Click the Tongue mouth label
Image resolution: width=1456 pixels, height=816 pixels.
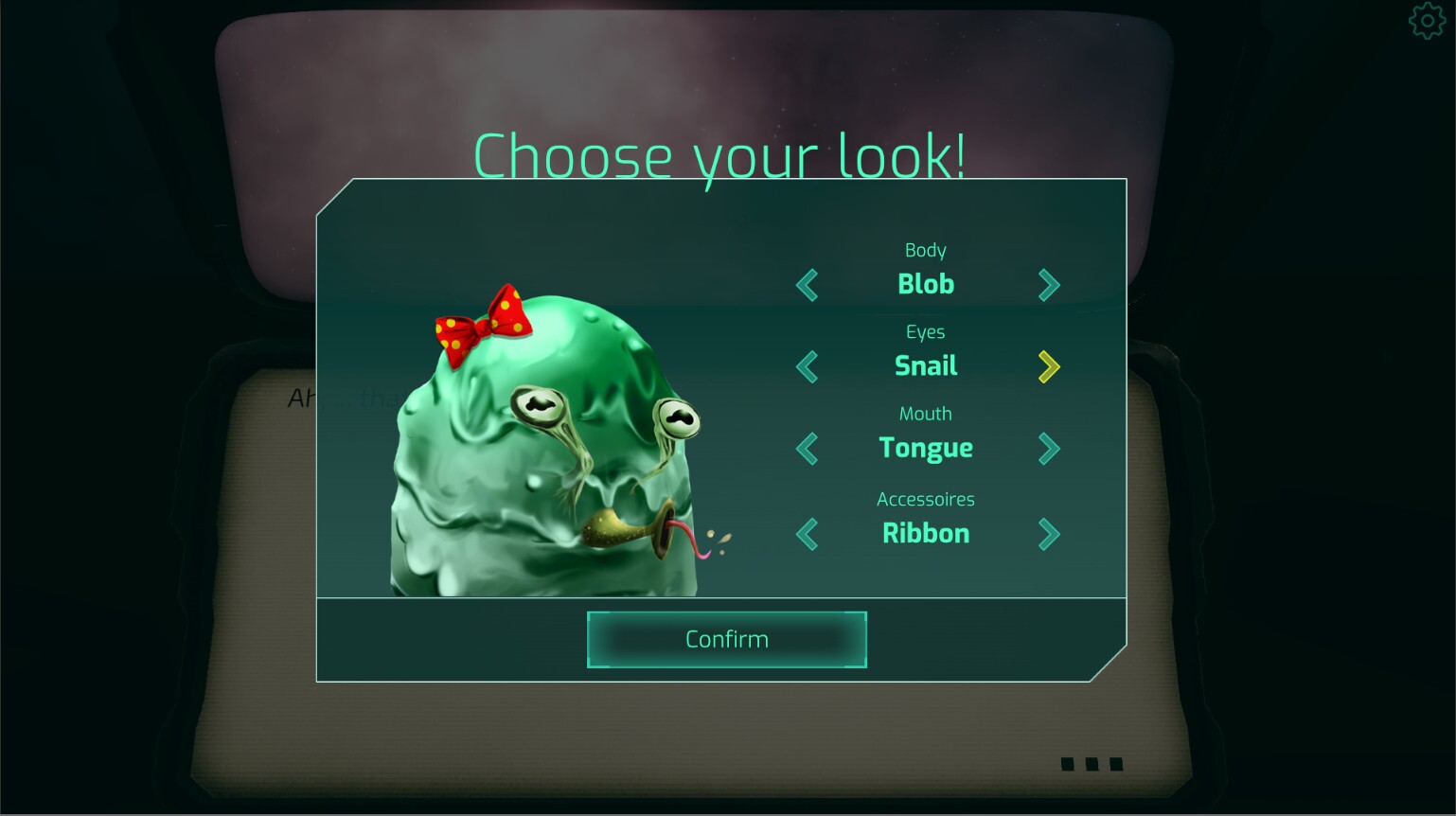(x=925, y=448)
